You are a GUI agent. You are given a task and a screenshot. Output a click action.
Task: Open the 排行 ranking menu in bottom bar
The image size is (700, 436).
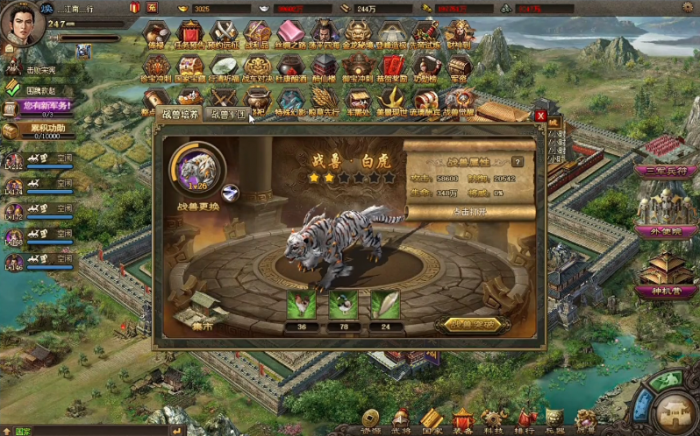pyautogui.click(x=524, y=420)
